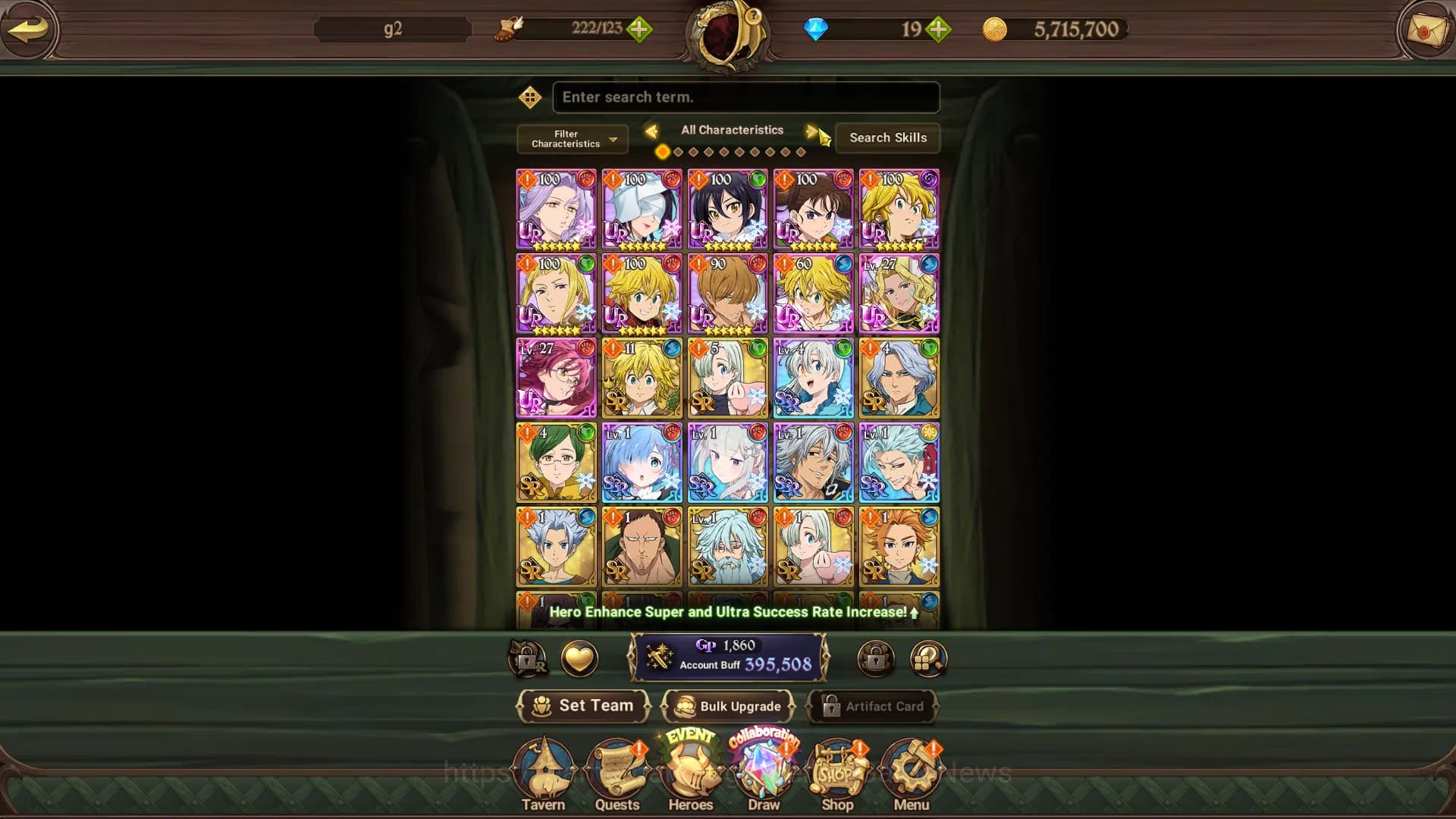Click the magnifying glass hero search icon
Screen dimensions: 1456x819
(x=927, y=658)
